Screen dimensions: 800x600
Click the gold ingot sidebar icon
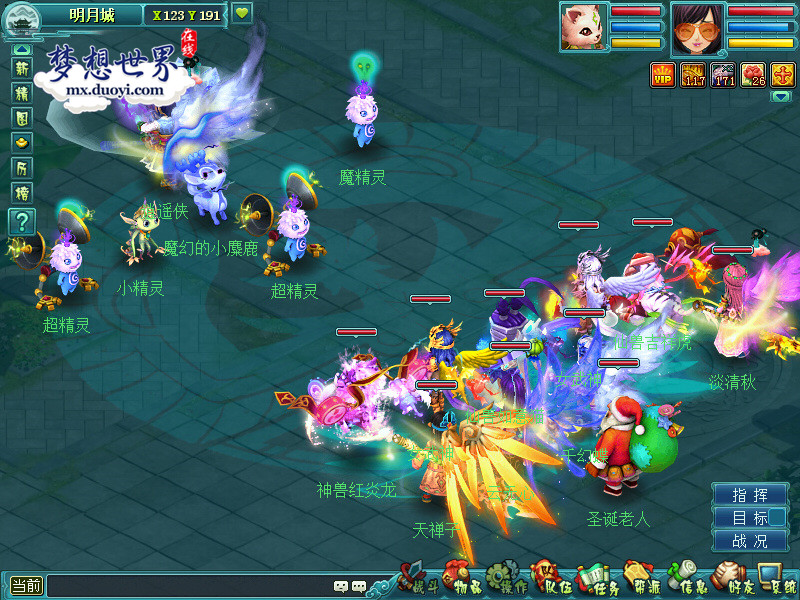coord(21,143)
